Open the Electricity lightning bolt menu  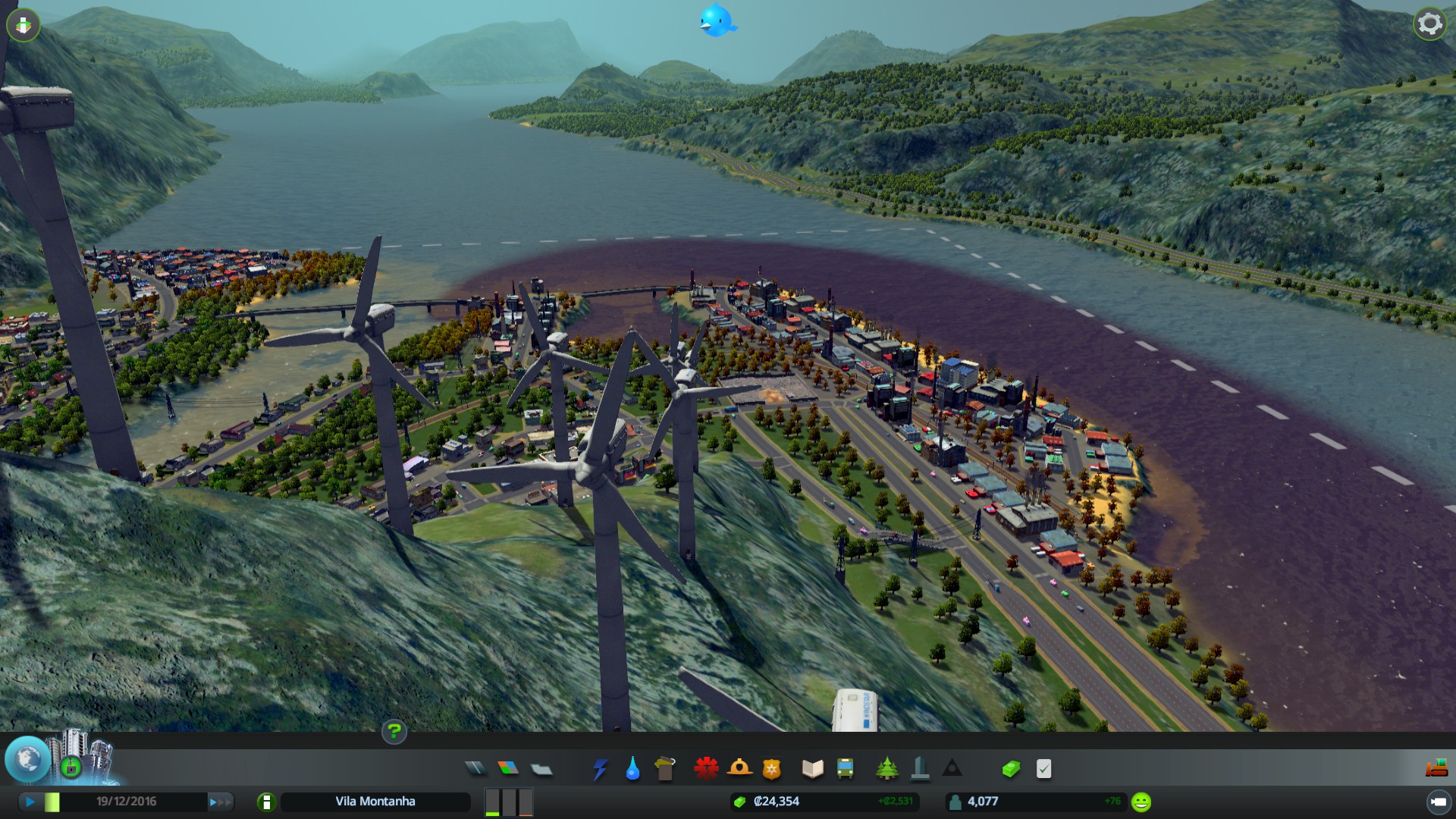tap(600, 769)
